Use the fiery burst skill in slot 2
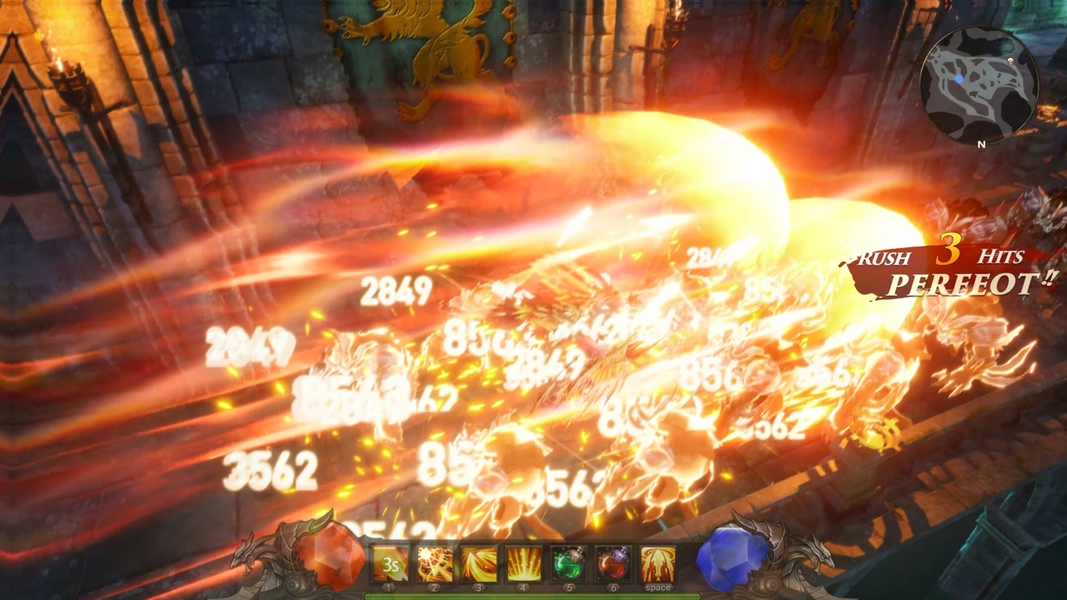1067x600 pixels. 435,564
